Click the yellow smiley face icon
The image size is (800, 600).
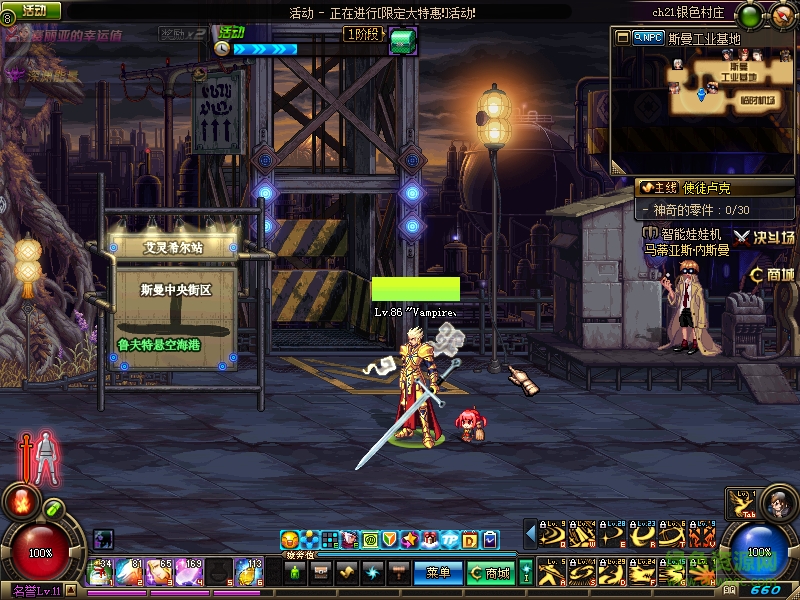point(290,540)
